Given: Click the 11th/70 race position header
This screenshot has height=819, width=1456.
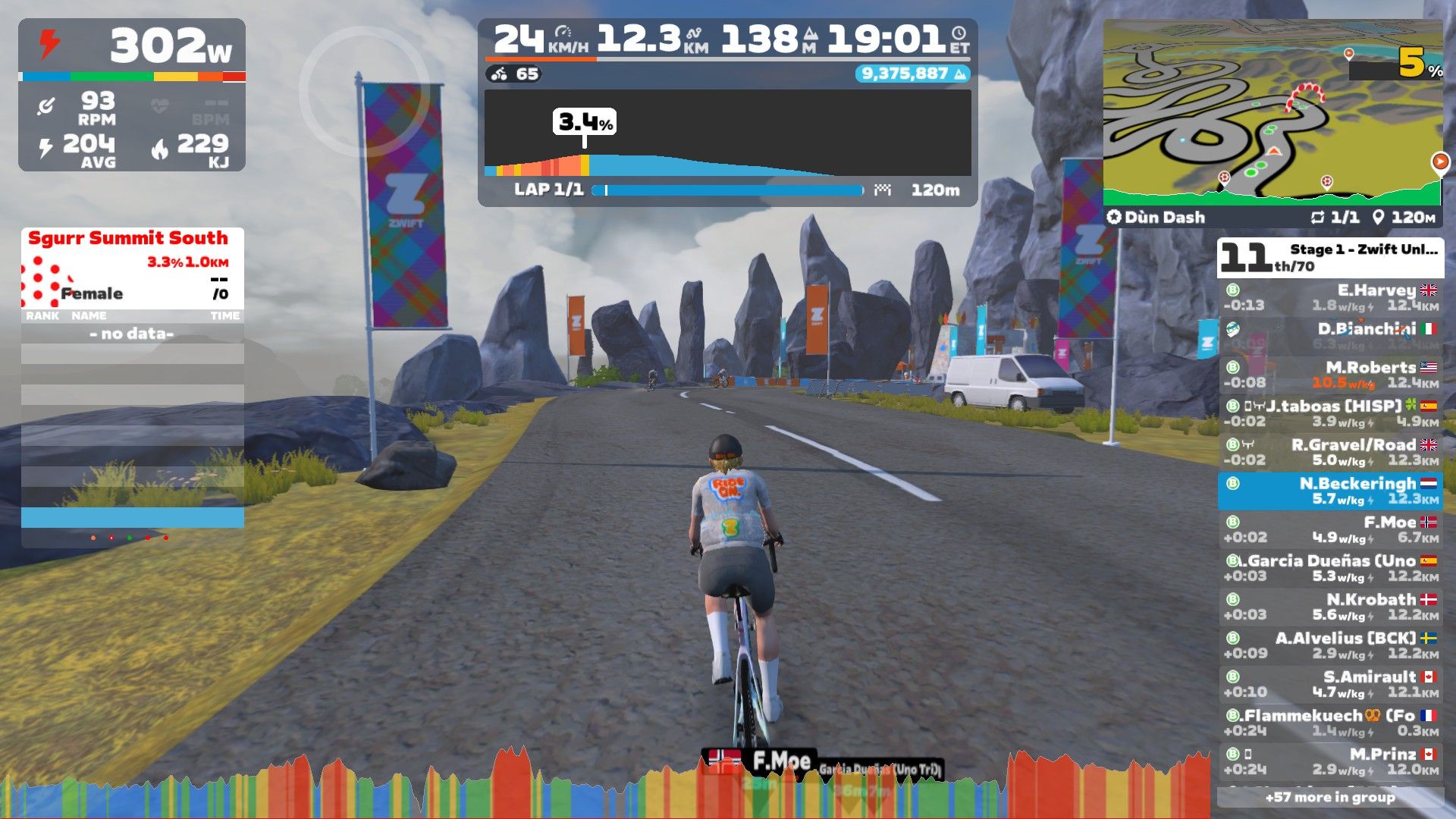Looking at the screenshot, I should click(1330, 258).
